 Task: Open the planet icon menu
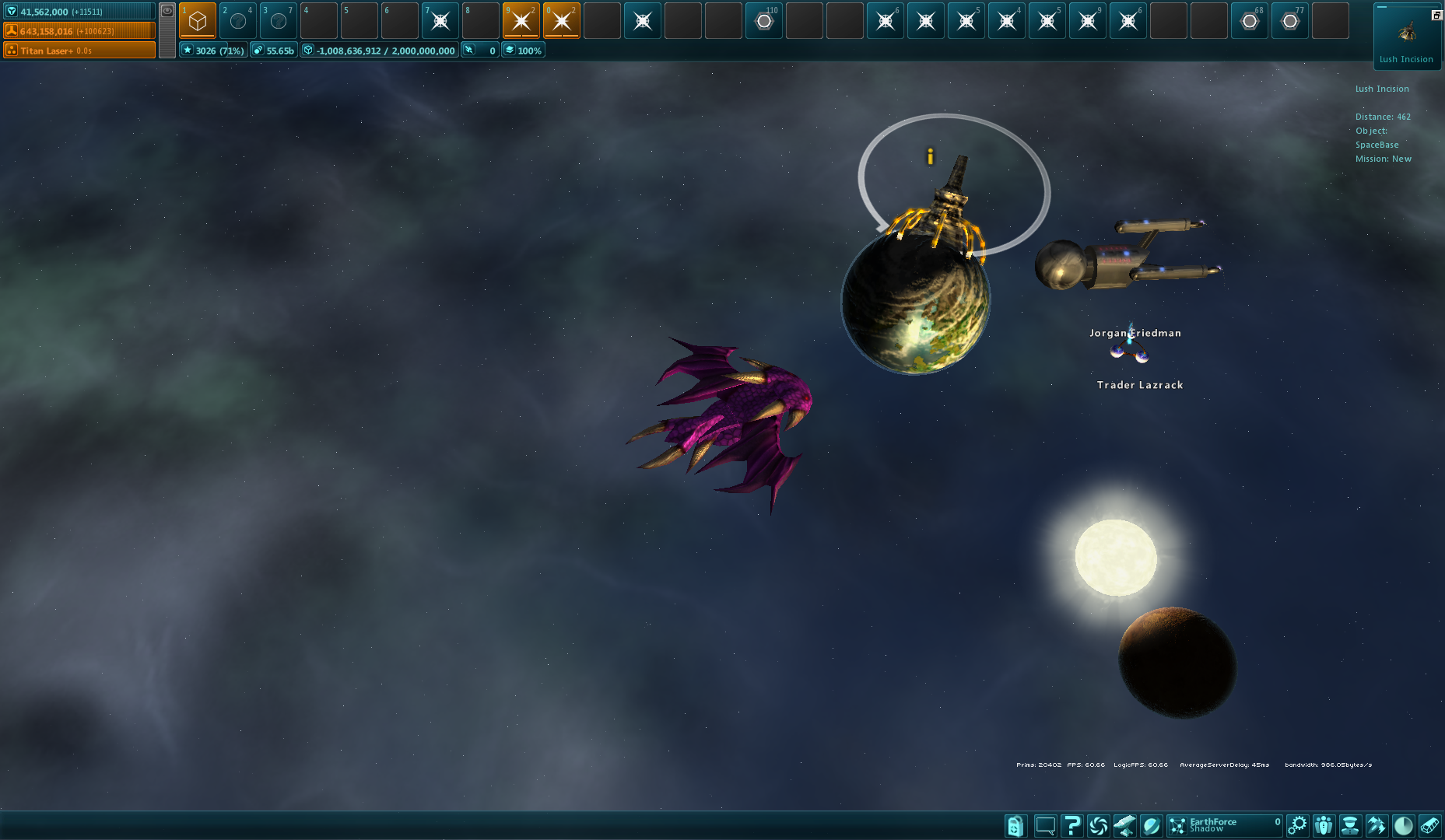click(x=1152, y=825)
